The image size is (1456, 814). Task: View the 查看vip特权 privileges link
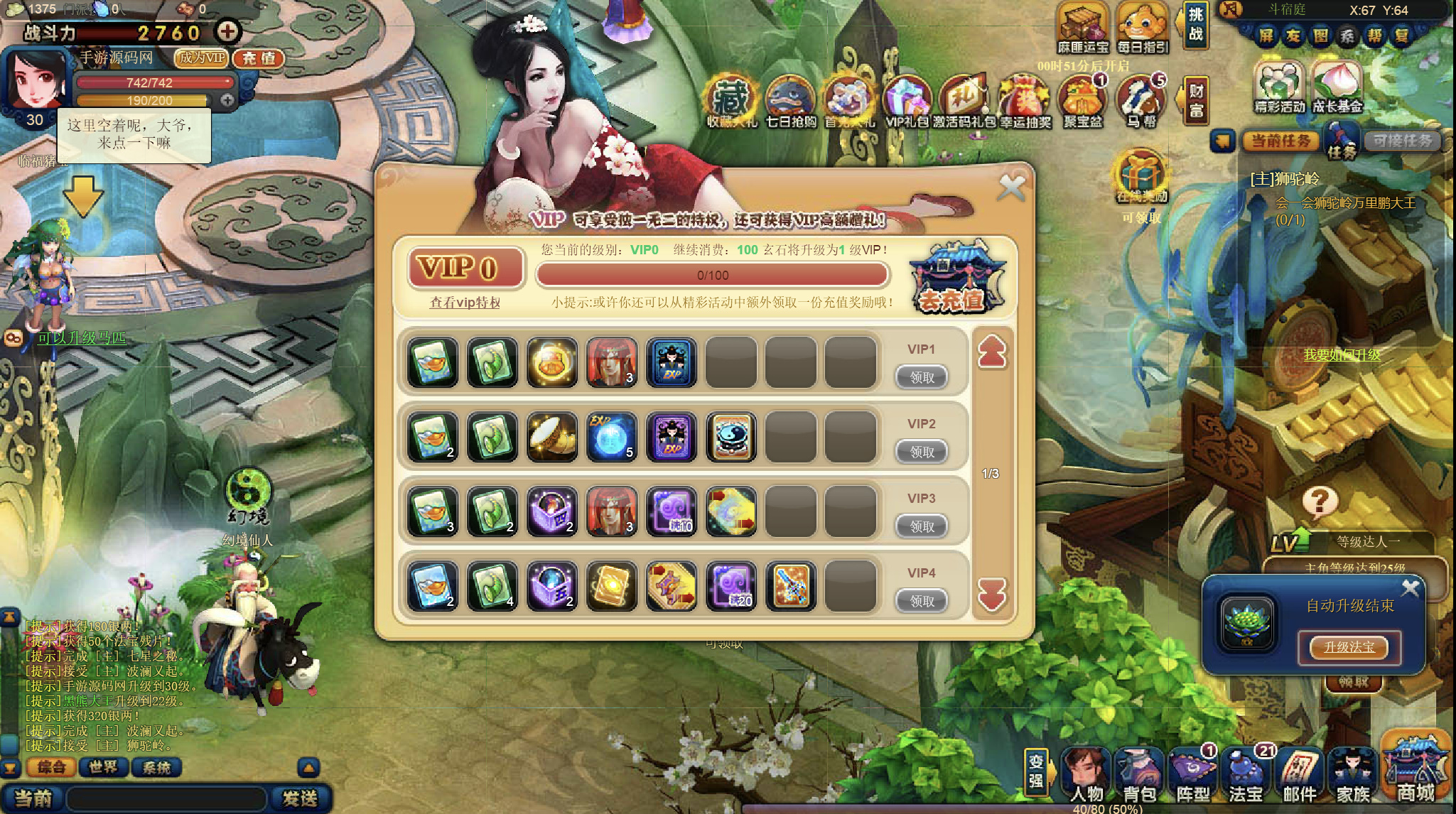pyautogui.click(x=465, y=303)
